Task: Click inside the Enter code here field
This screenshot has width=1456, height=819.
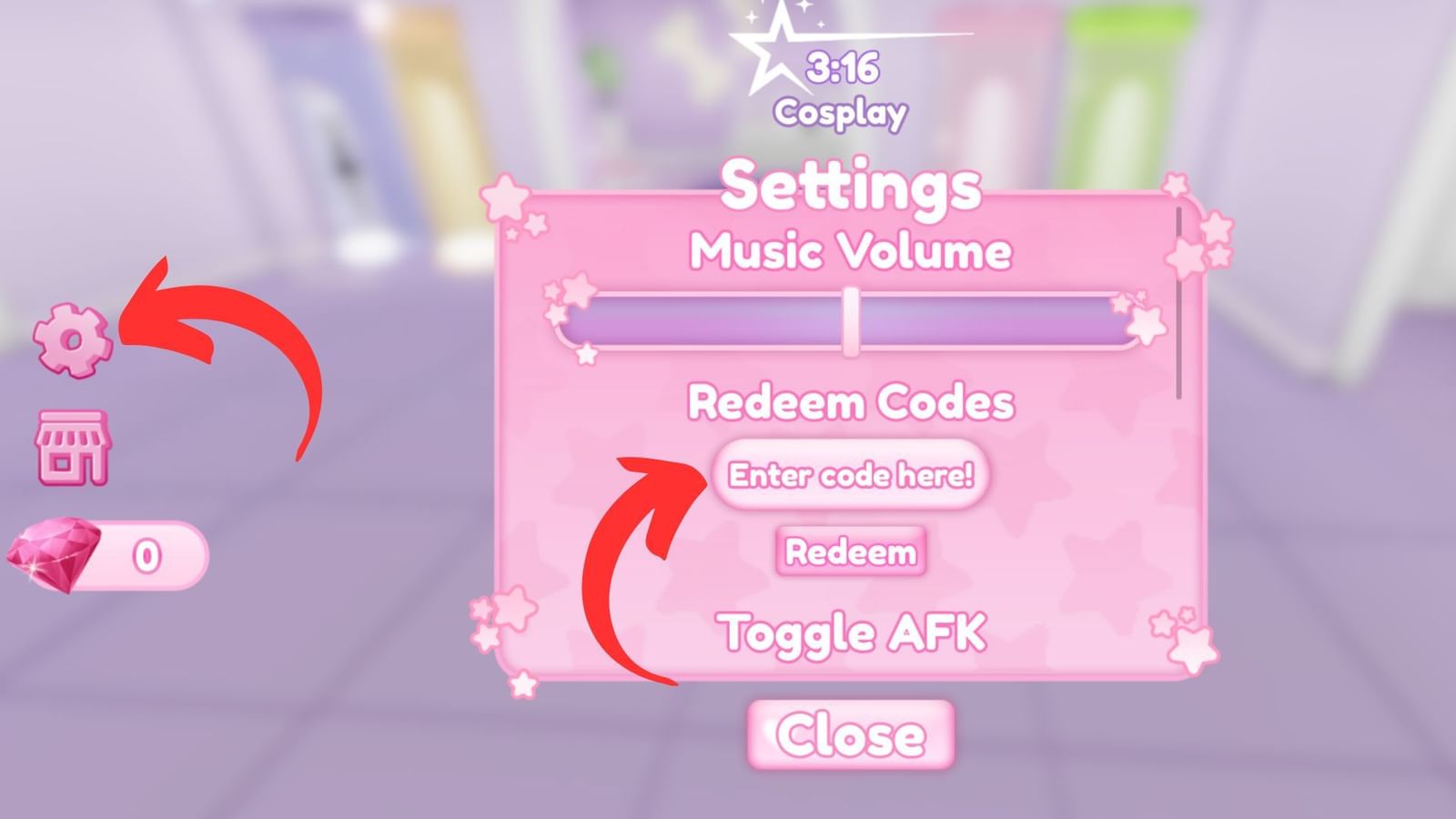Action: 851,475
